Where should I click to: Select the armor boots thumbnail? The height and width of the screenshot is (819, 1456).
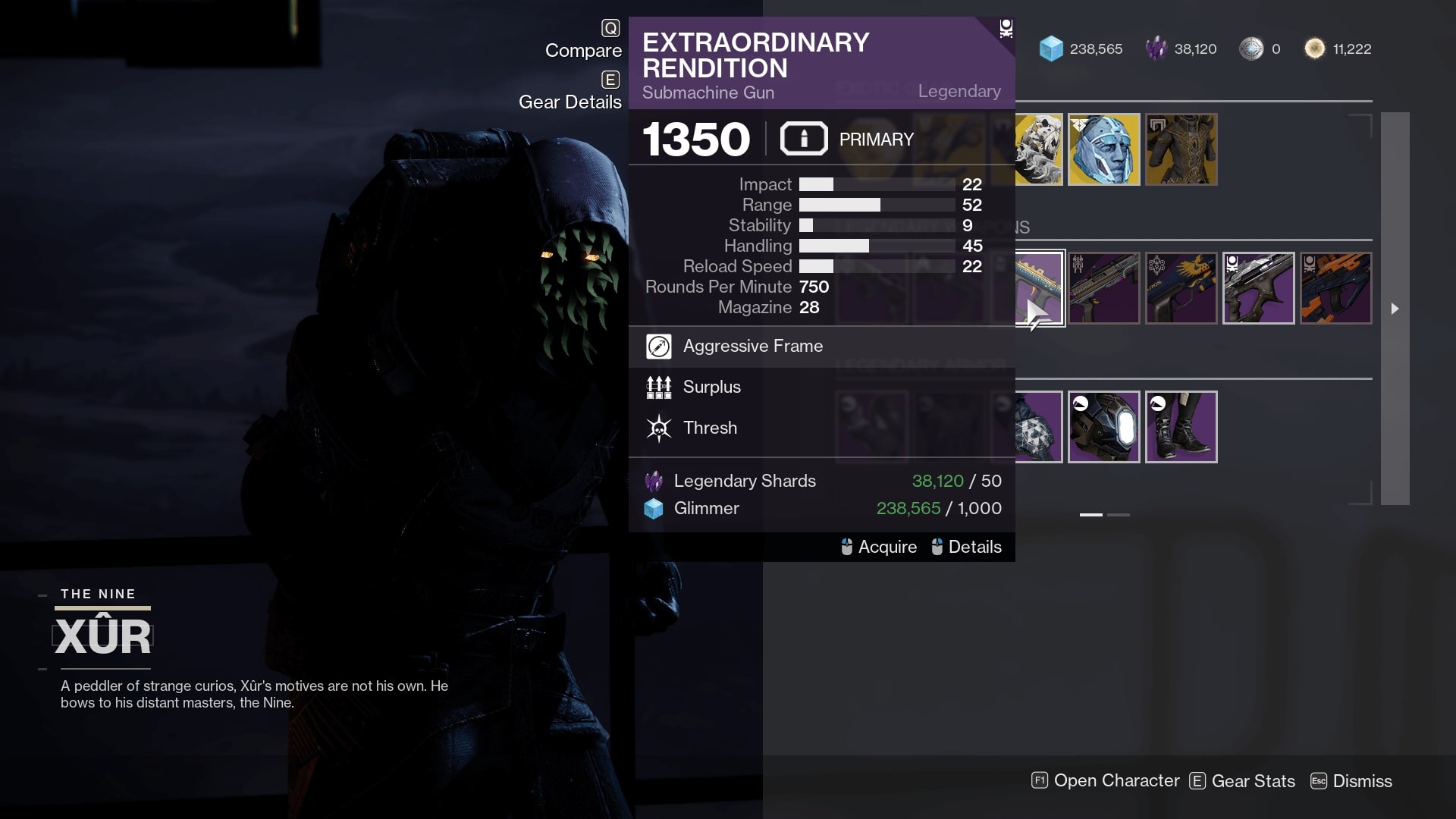[1181, 427]
